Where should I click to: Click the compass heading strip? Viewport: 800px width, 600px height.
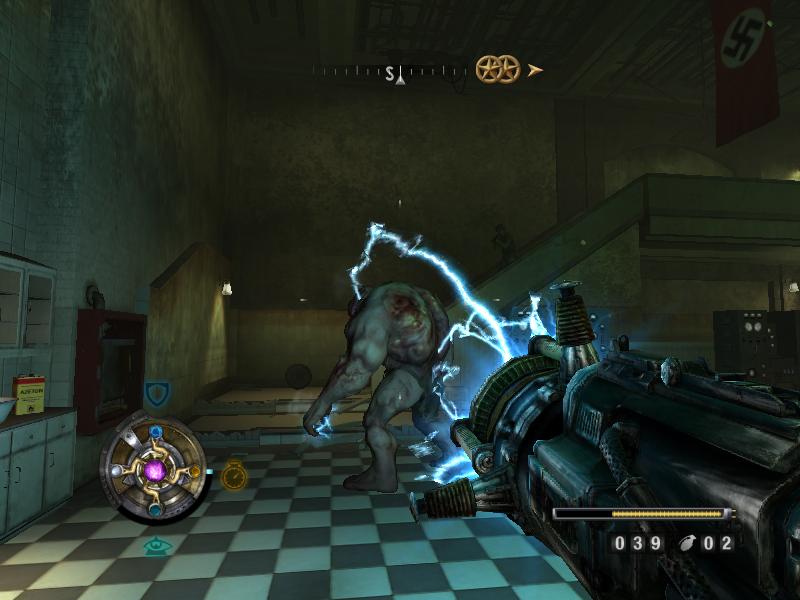(390, 71)
